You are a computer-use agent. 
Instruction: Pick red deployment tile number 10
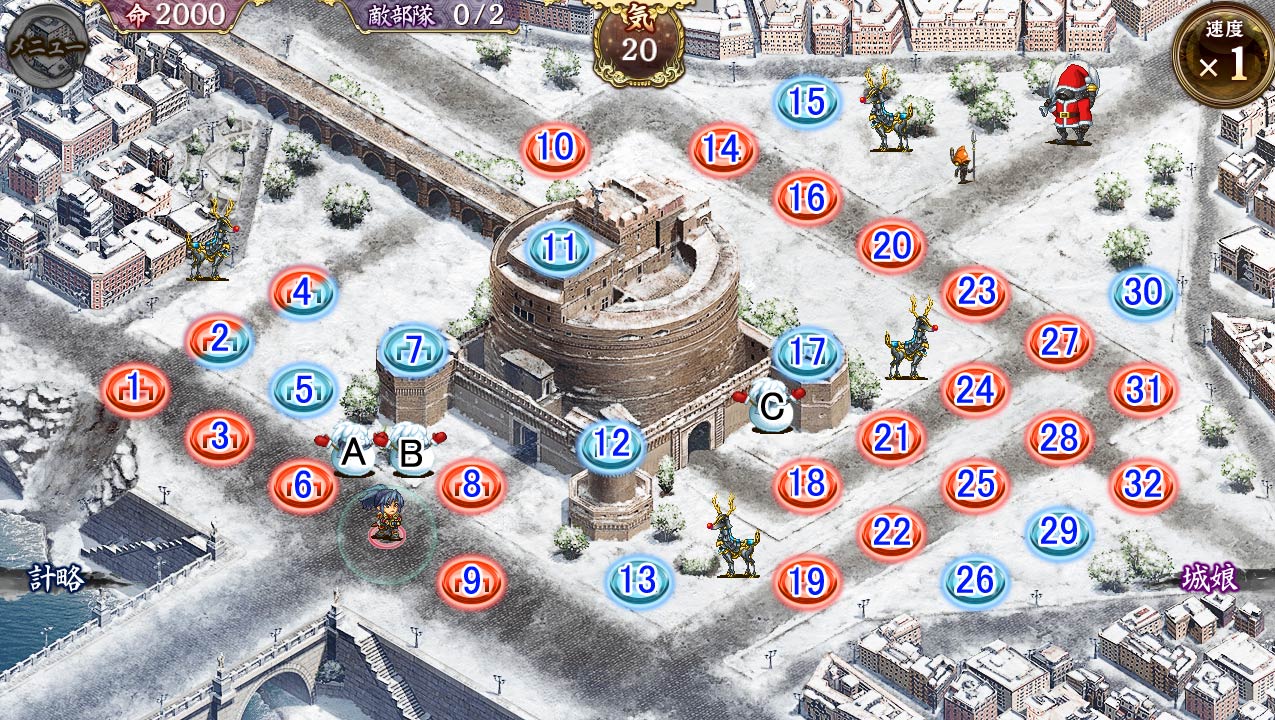(x=555, y=150)
